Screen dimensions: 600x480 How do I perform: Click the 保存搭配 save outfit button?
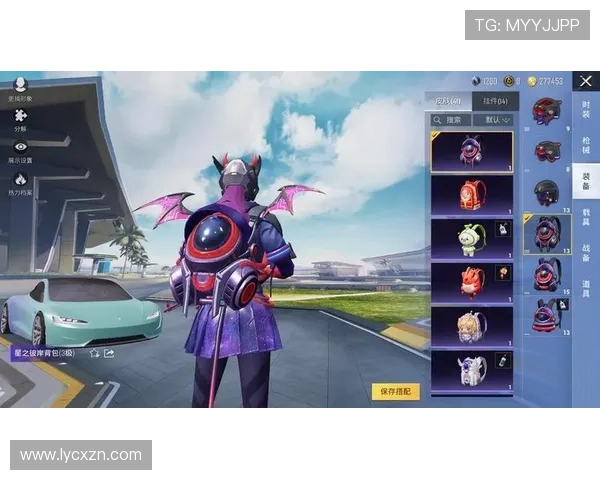pyautogui.click(x=395, y=391)
